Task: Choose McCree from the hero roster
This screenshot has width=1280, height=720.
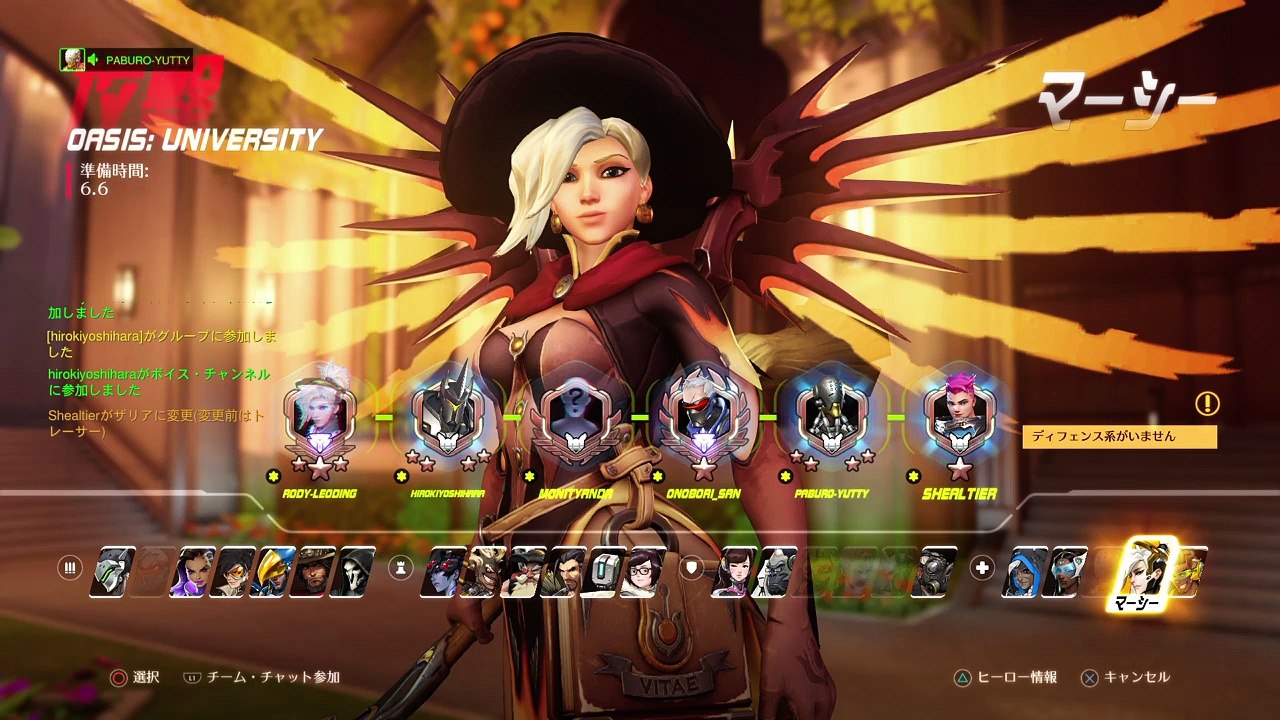Action: coord(315,572)
